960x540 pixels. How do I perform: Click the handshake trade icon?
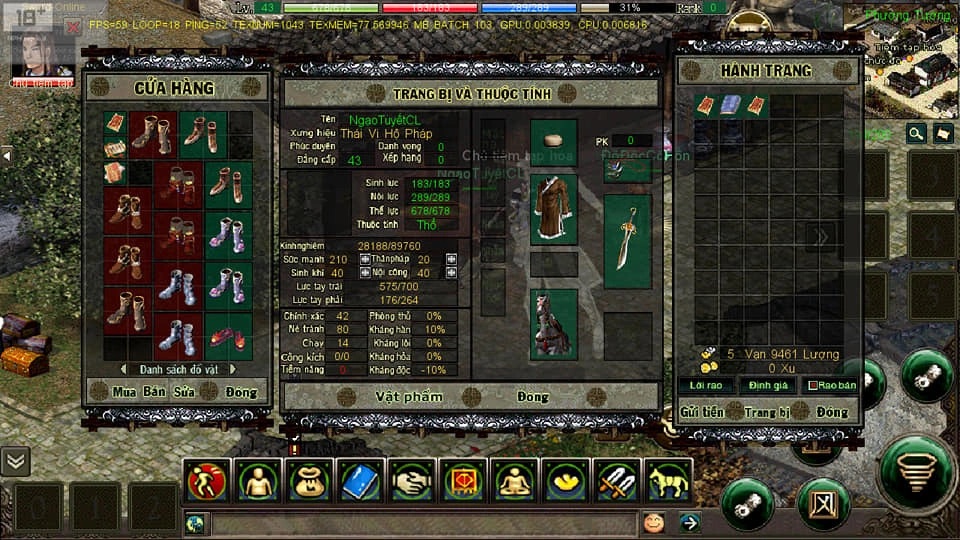412,481
